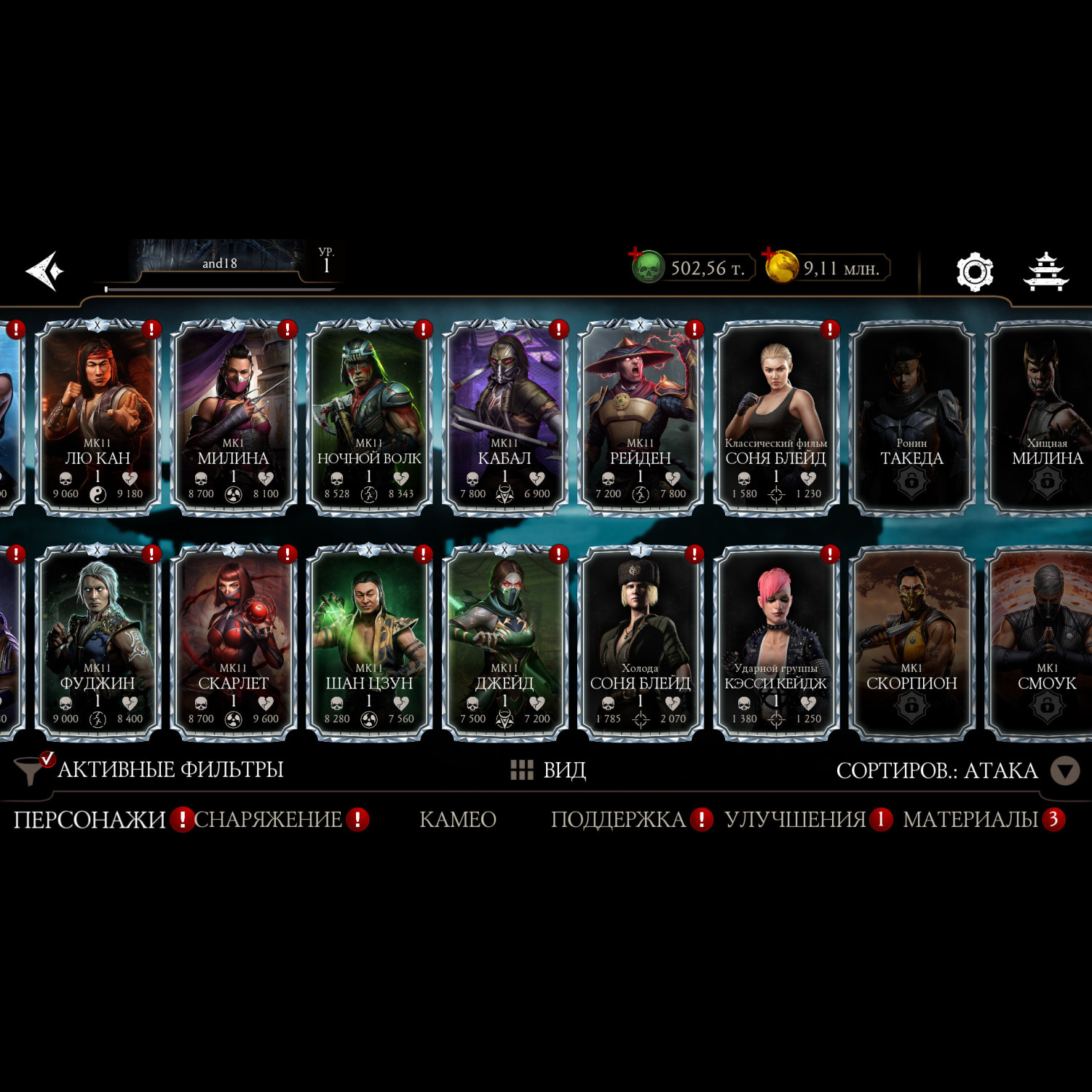This screenshot has width=1092, height=1092.
Task: Change the Вид view layout
Action: [549, 769]
